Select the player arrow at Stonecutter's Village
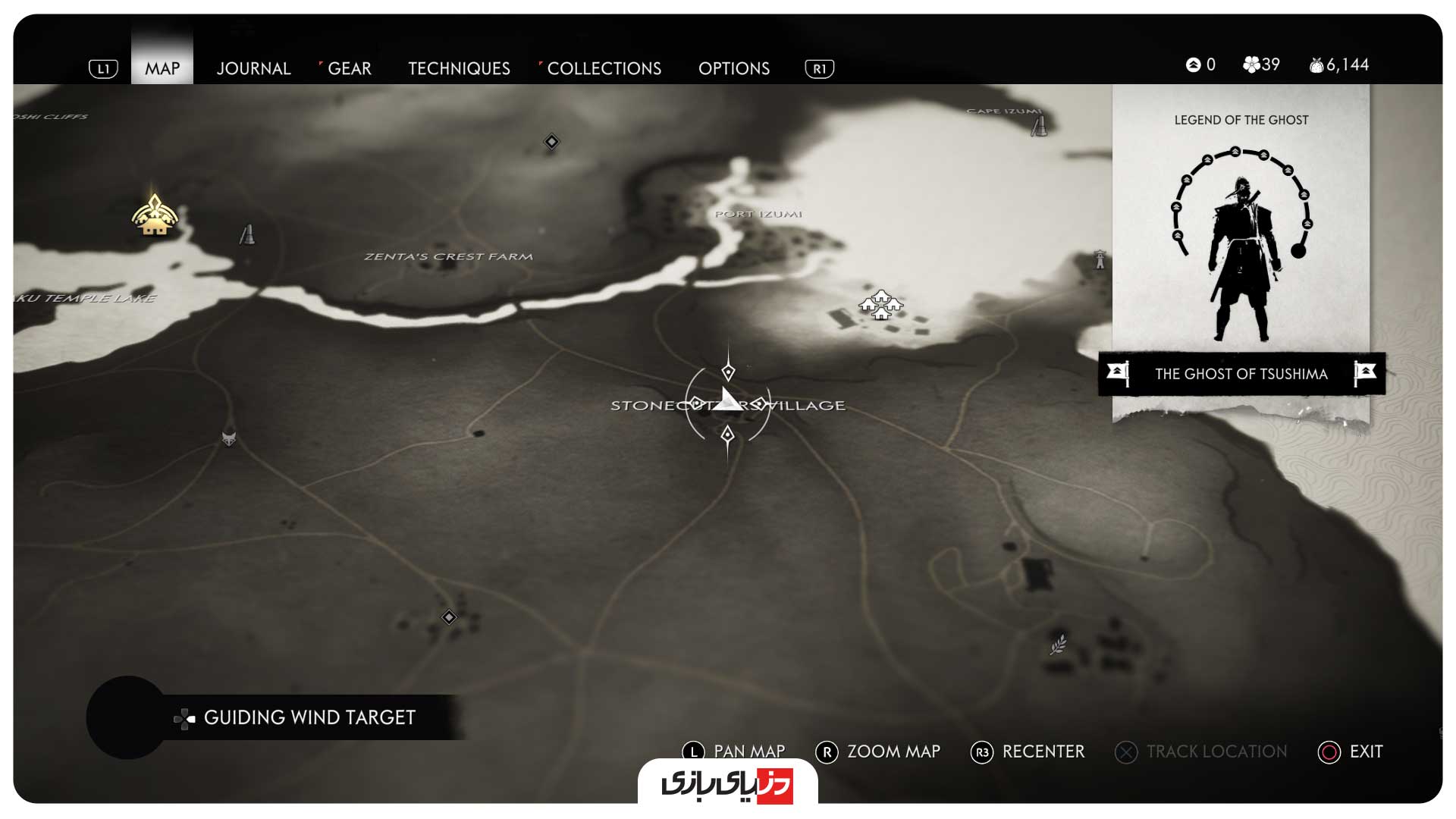The image size is (1456, 819). [728, 400]
